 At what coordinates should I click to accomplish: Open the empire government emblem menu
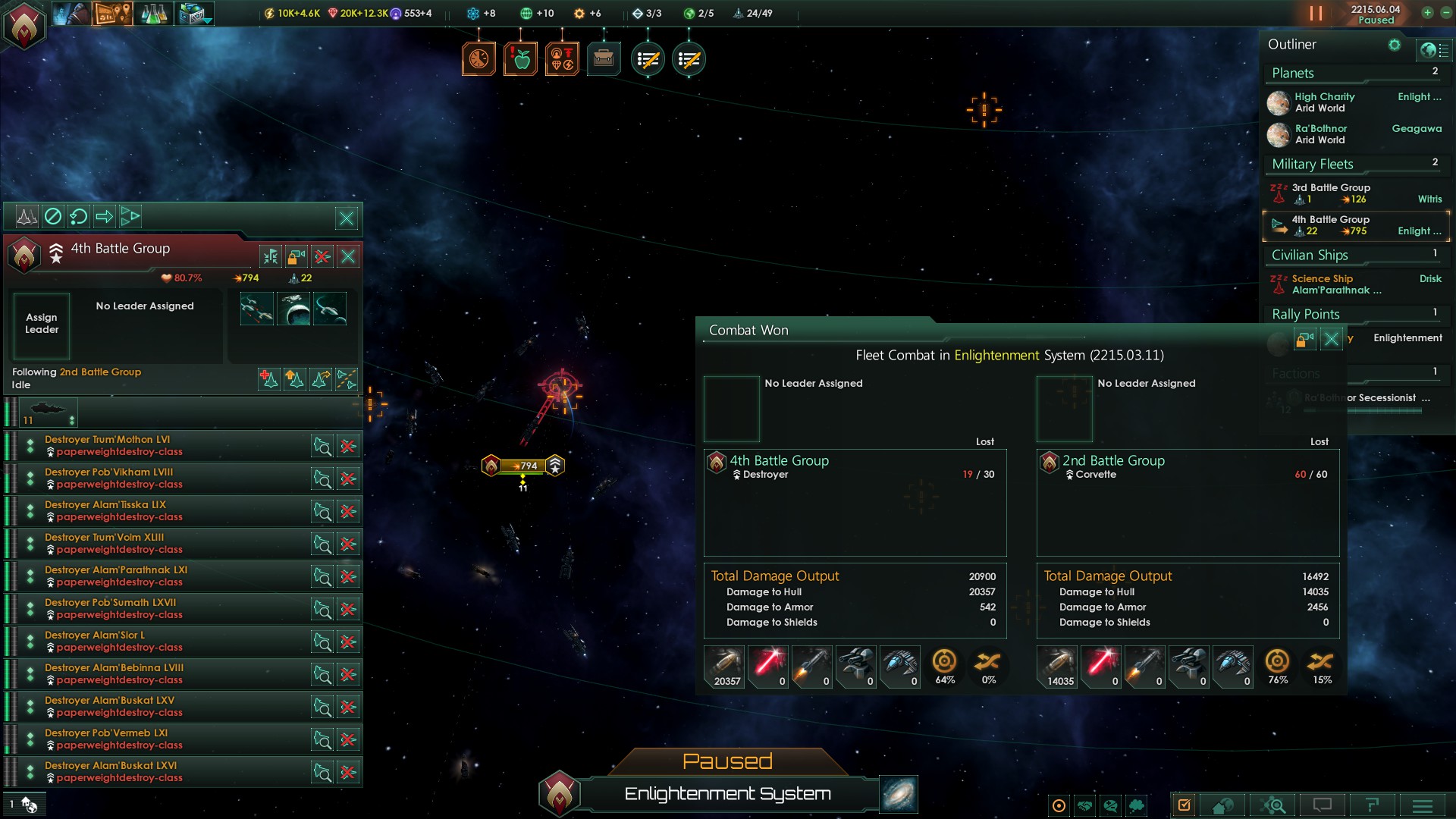[24, 24]
